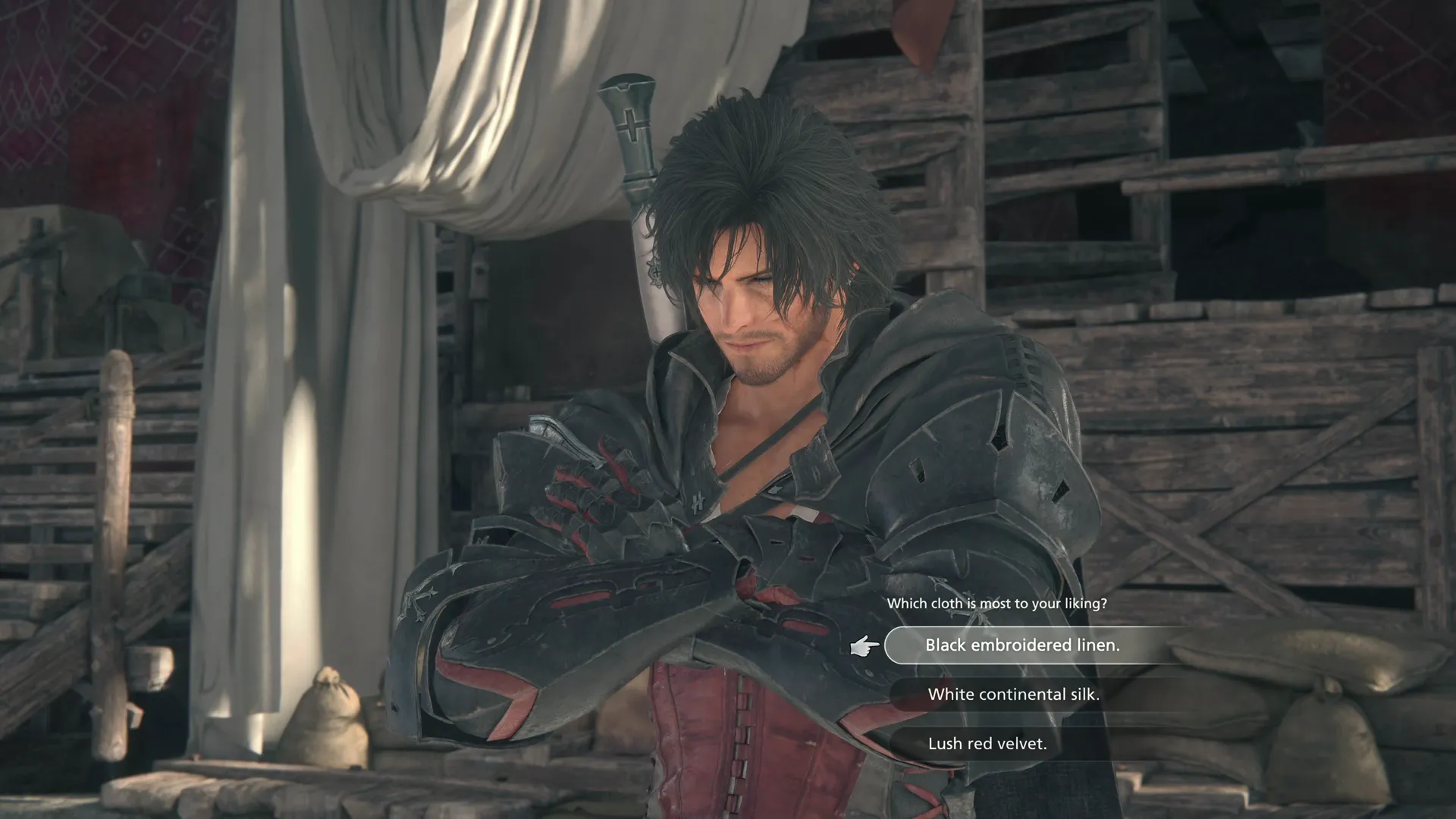Choose the Black embroidered linen reply
Viewport: 1456px width, 819px height.
(1021, 645)
